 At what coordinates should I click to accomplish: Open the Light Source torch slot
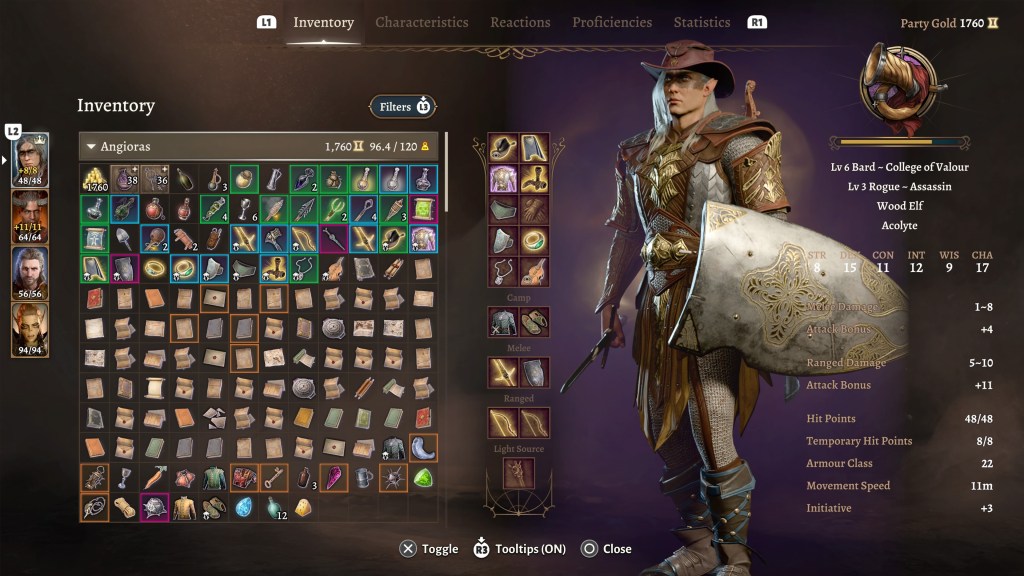[519, 473]
